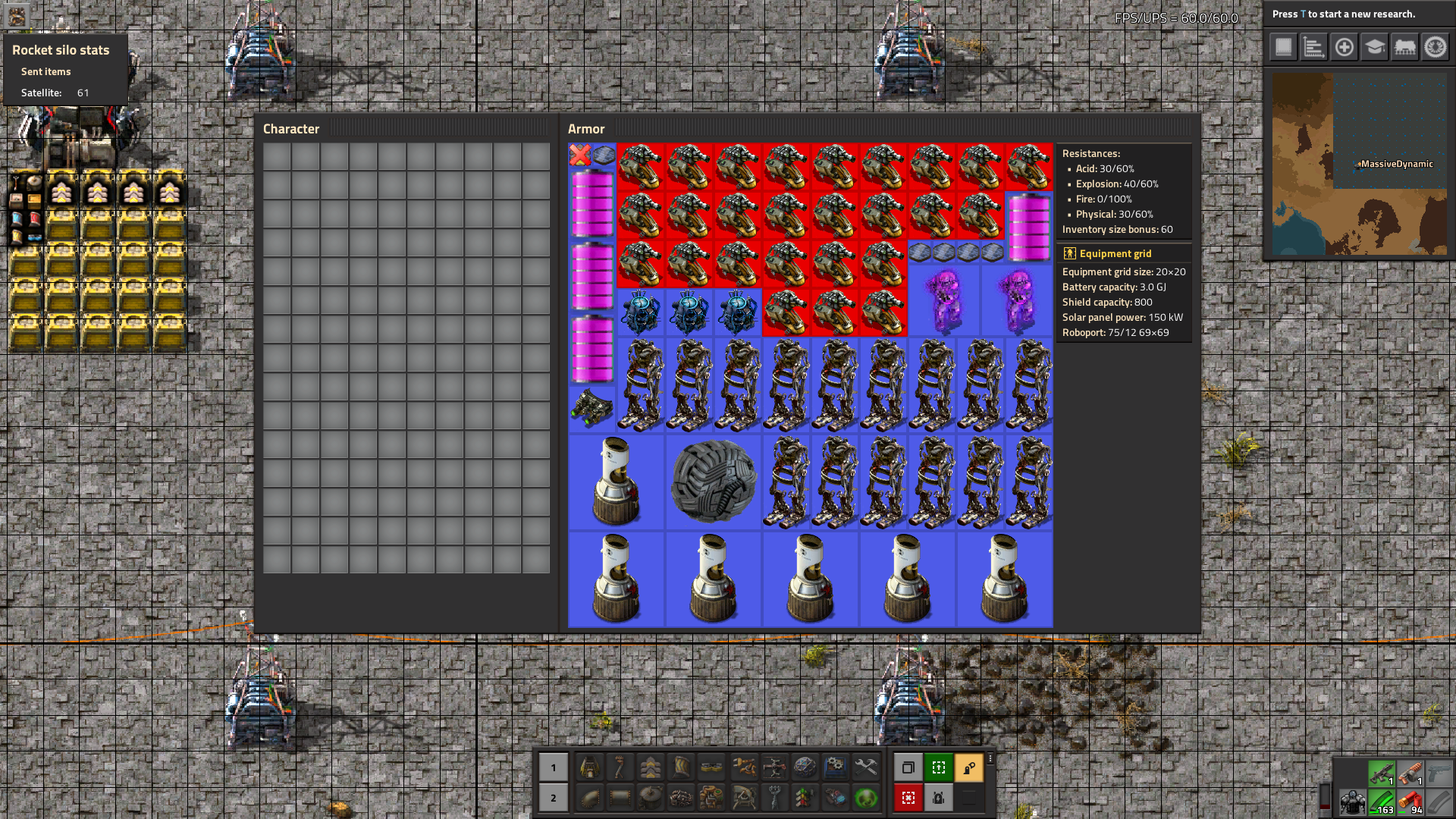Activate the copy tool shortcut
Viewport: 1456px width, 819px height.
click(x=908, y=767)
